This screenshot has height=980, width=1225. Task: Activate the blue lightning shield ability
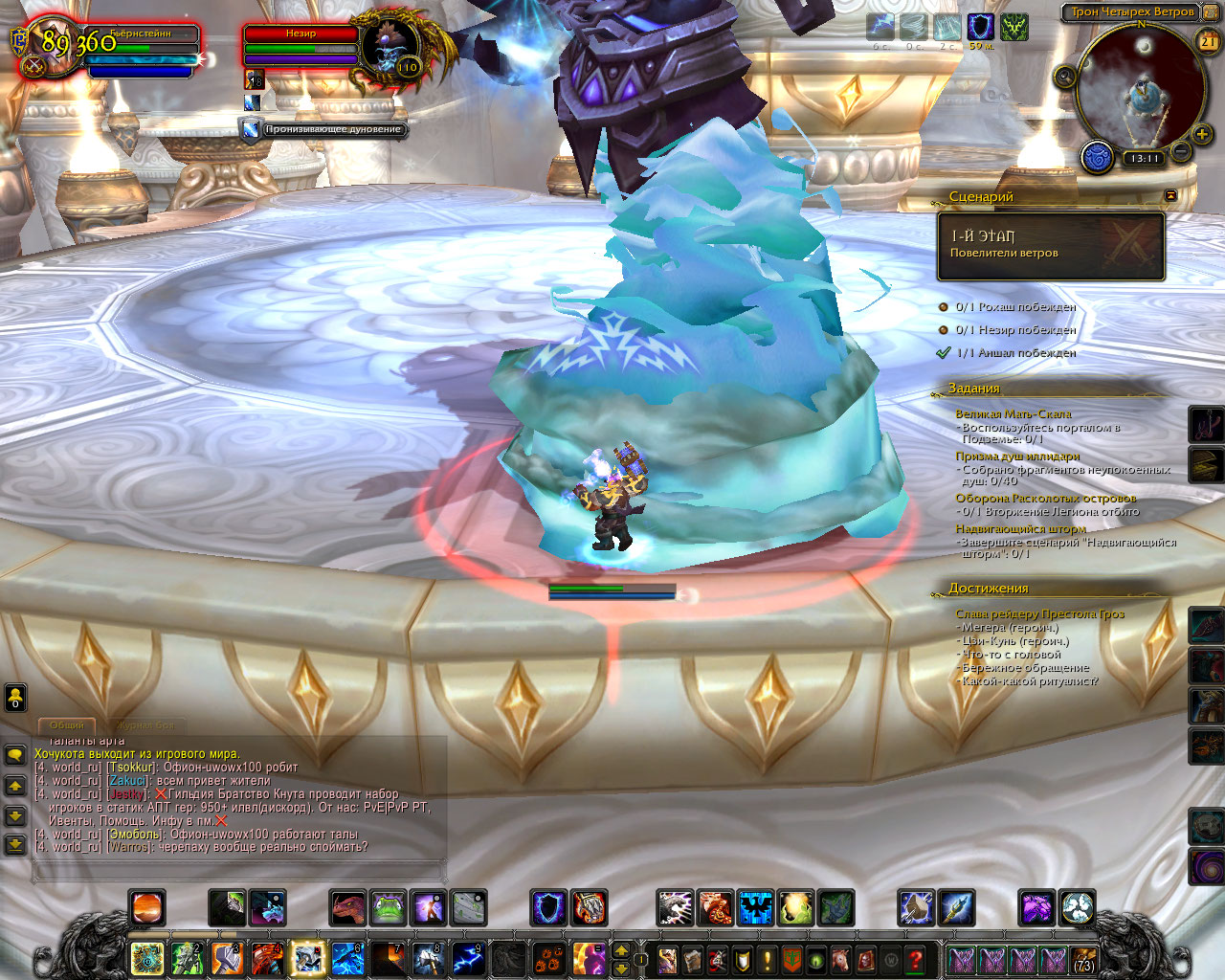click(549, 908)
